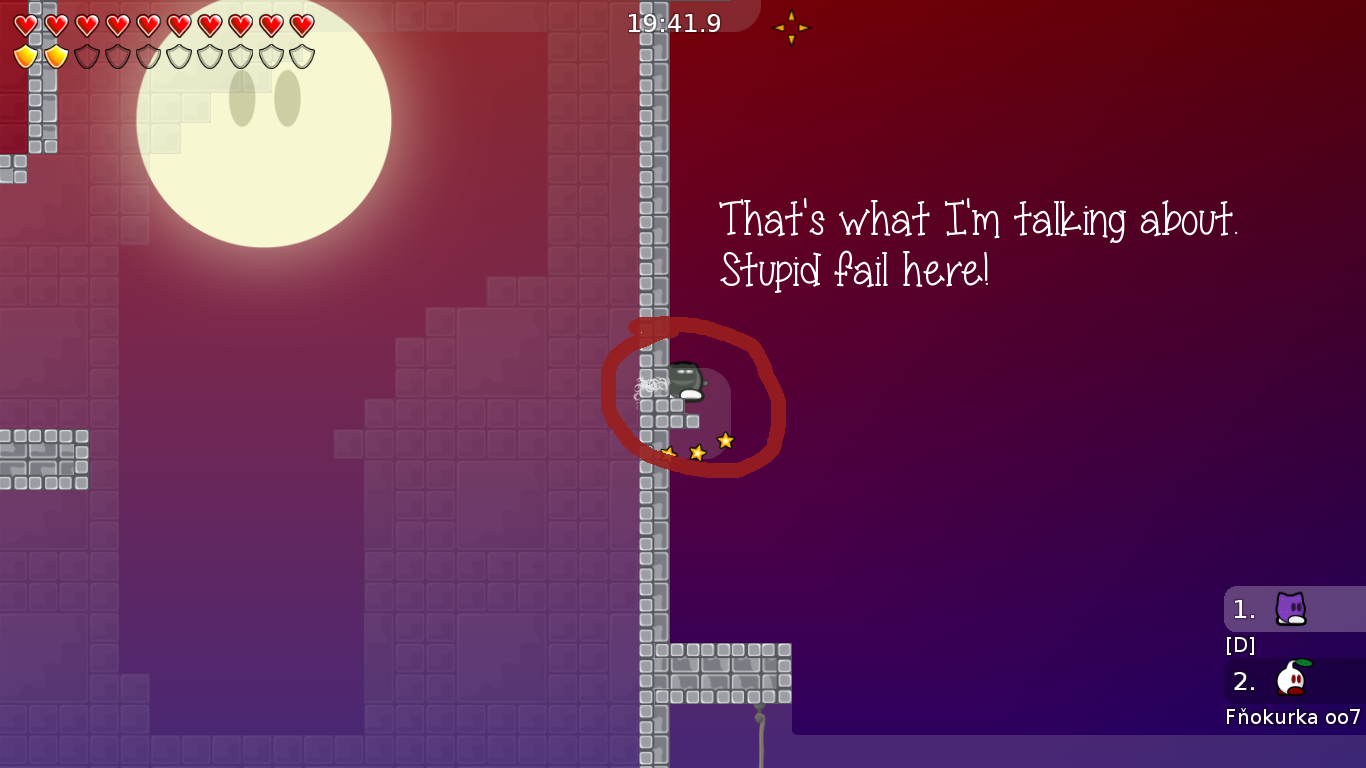Click the timer showing 19:41.9
The image size is (1366, 768).
(x=672, y=25)
